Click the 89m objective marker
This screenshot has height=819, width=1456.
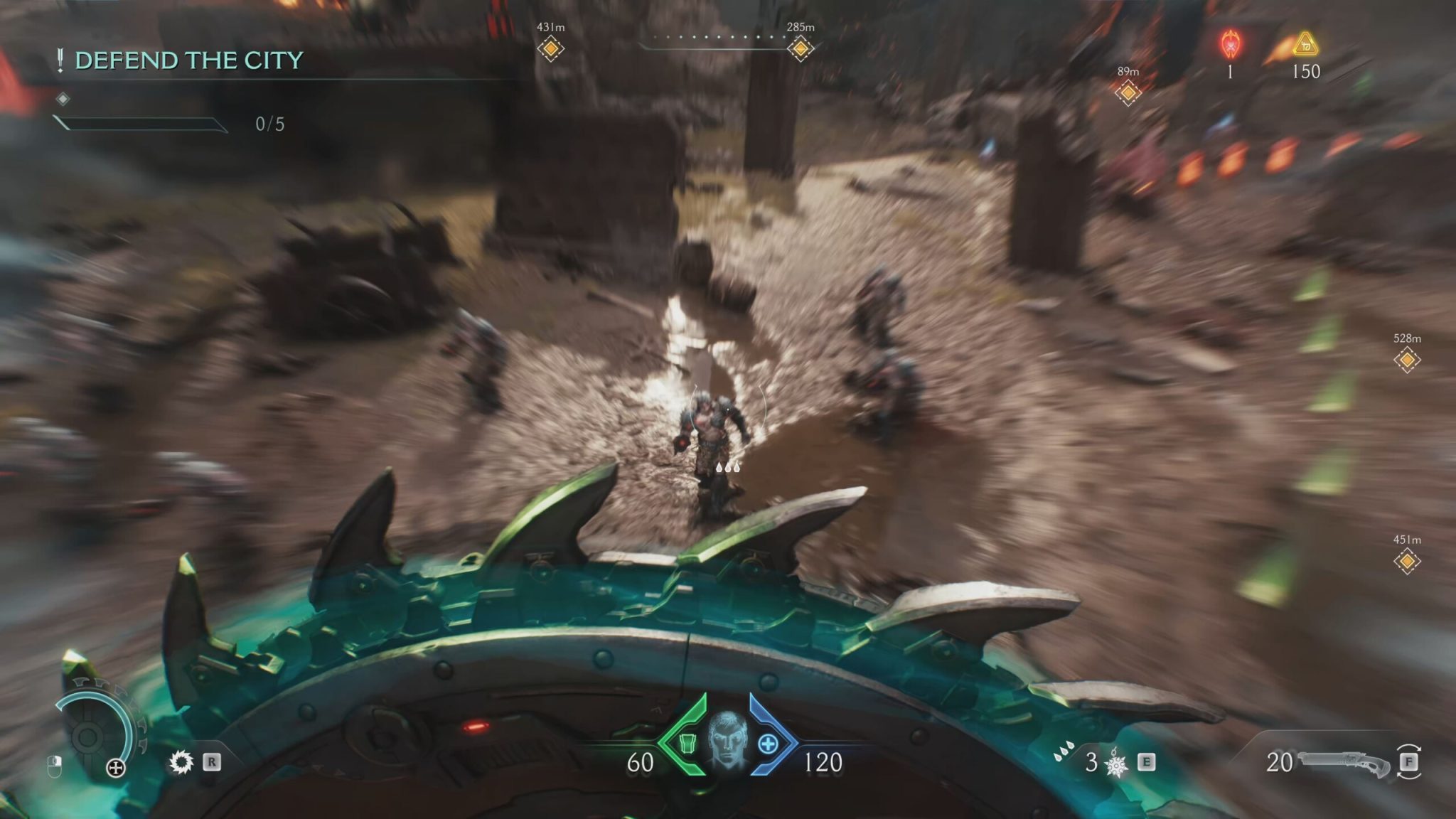tap(1128, 92)
